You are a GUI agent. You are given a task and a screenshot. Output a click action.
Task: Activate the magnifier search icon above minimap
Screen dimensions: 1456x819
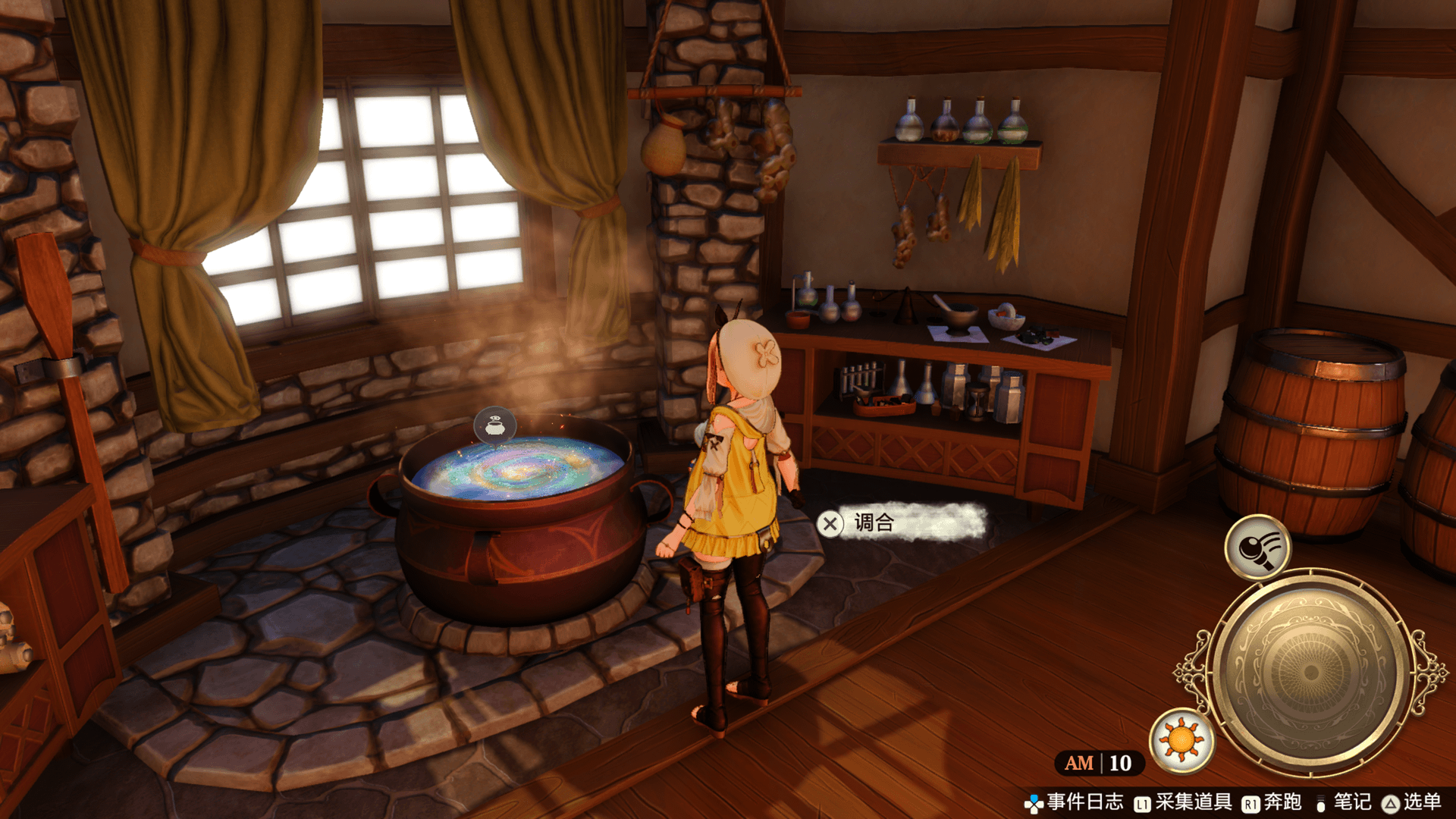coord(1258,547)
